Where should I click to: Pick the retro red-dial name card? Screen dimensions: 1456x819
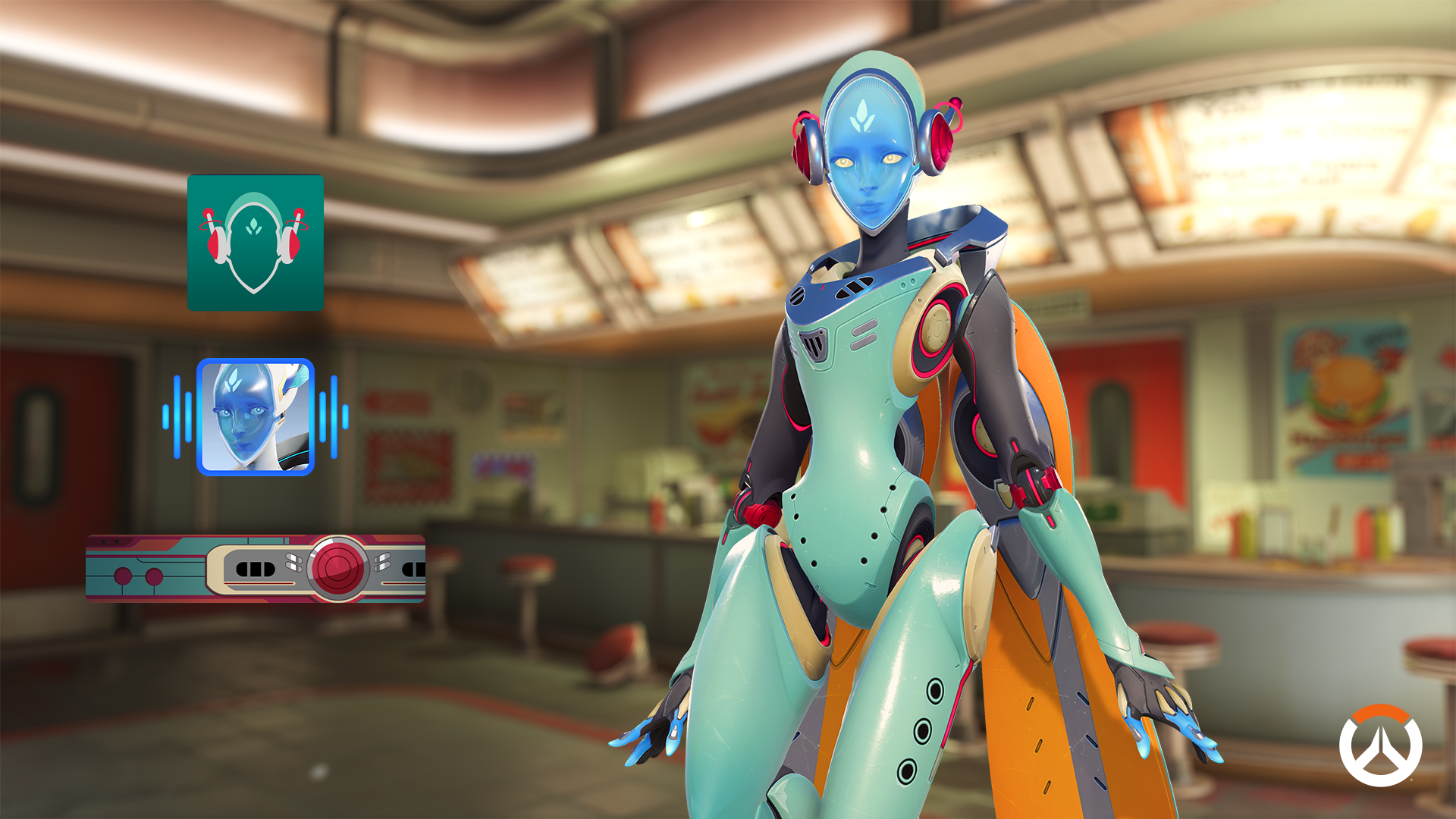(256, 568)
